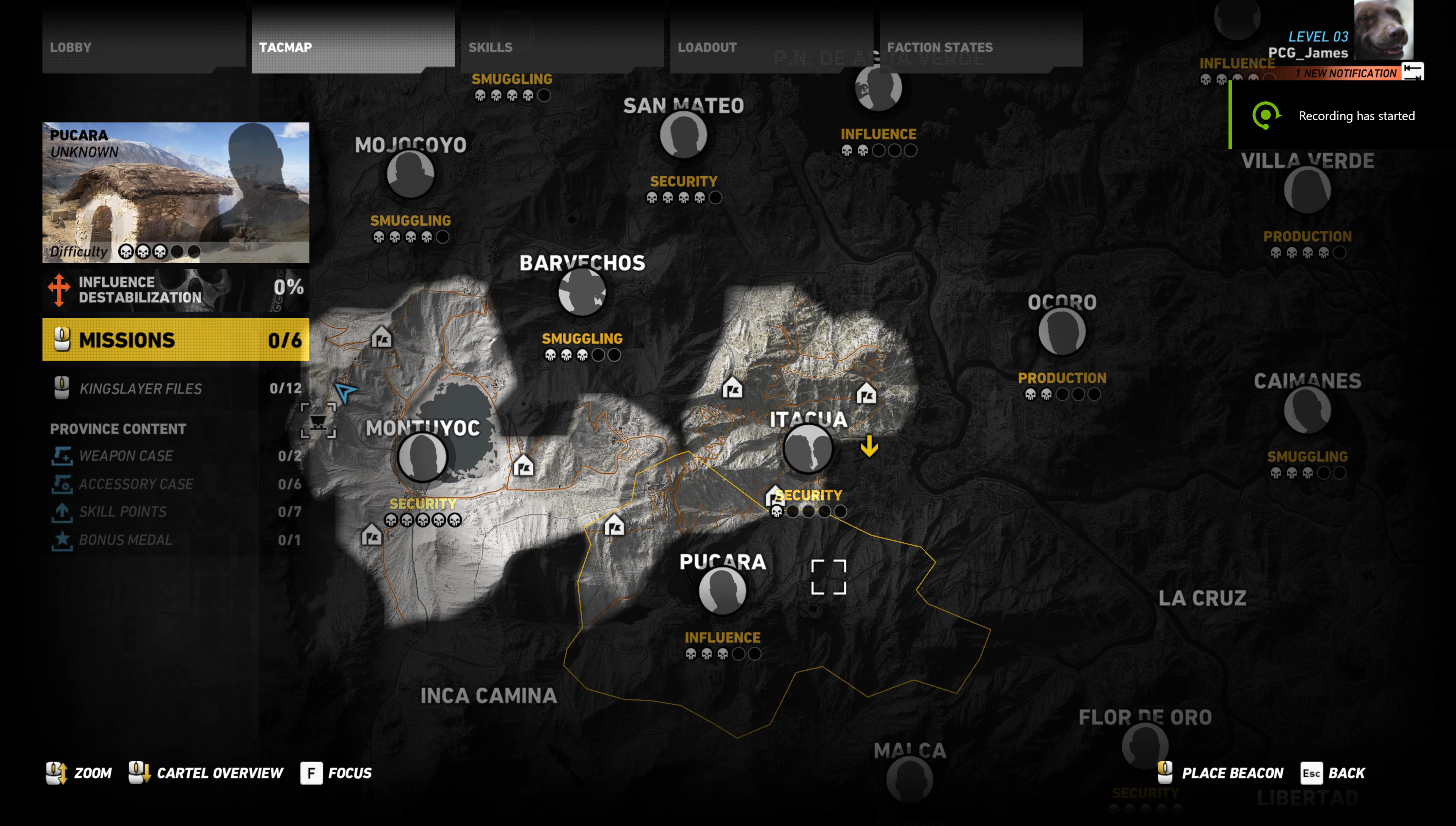Select the Mojocoyo boss portrait
This screenshot has width=1456, height=826.
(410, 174)
